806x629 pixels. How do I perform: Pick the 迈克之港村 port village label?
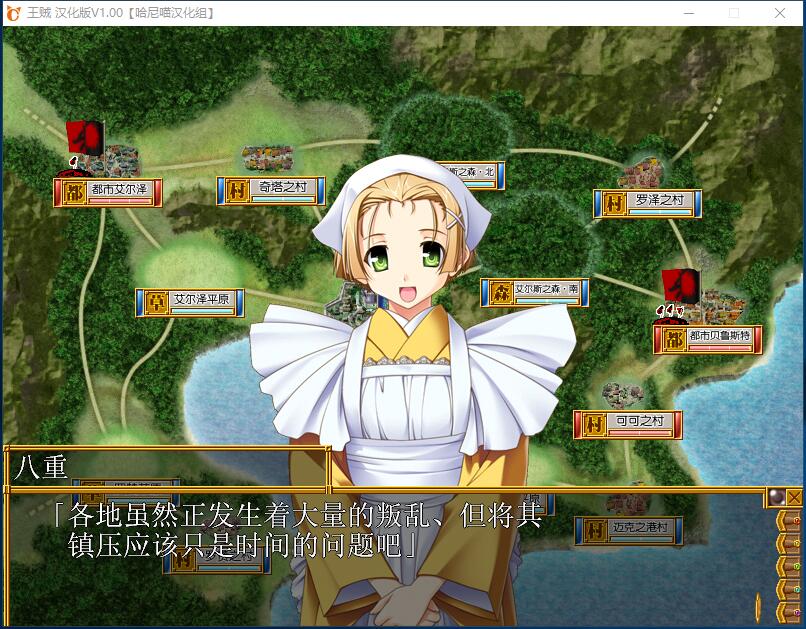tap(628, 531)
